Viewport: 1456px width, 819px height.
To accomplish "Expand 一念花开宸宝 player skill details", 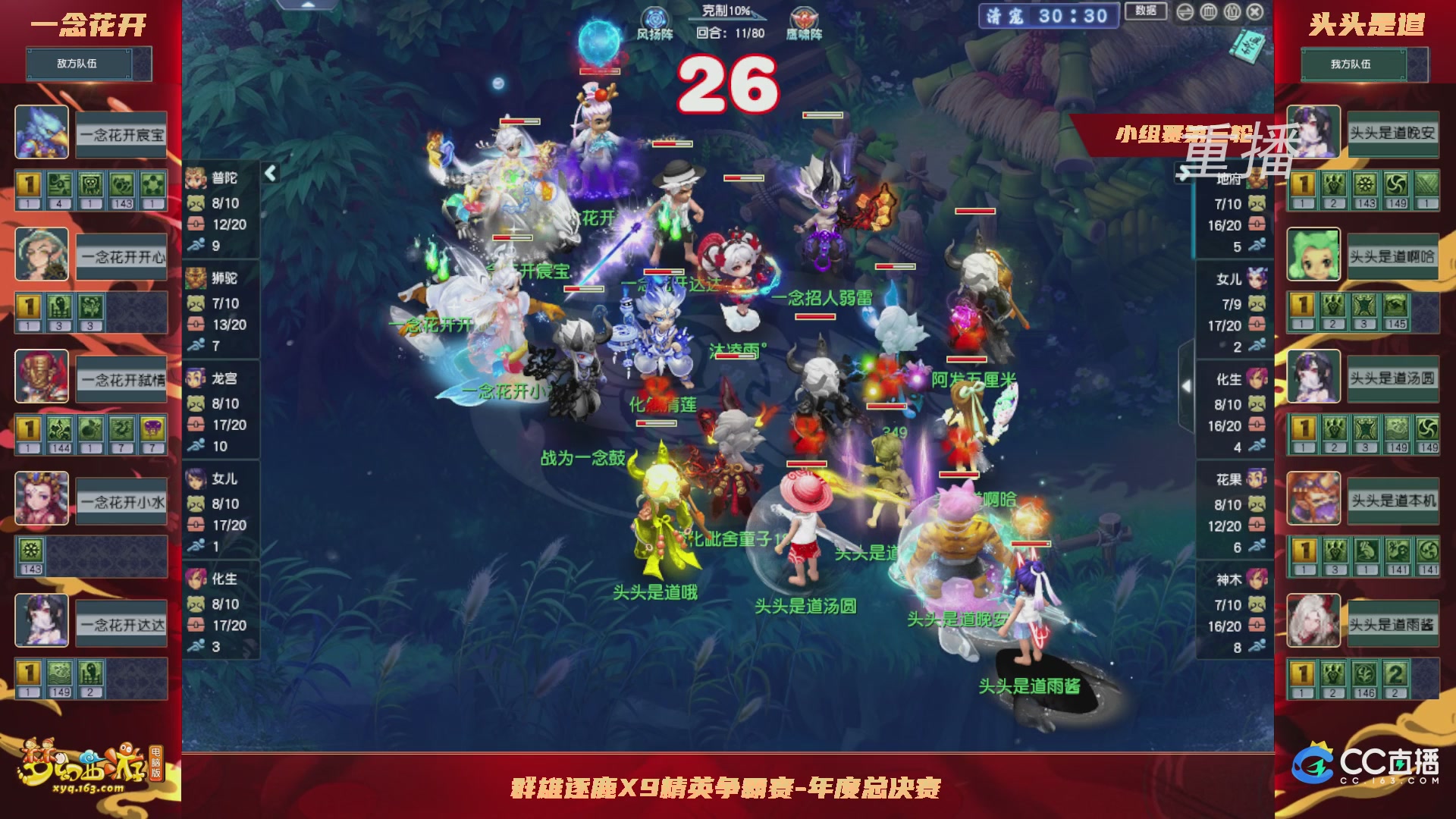I will [x=120, y=133].
